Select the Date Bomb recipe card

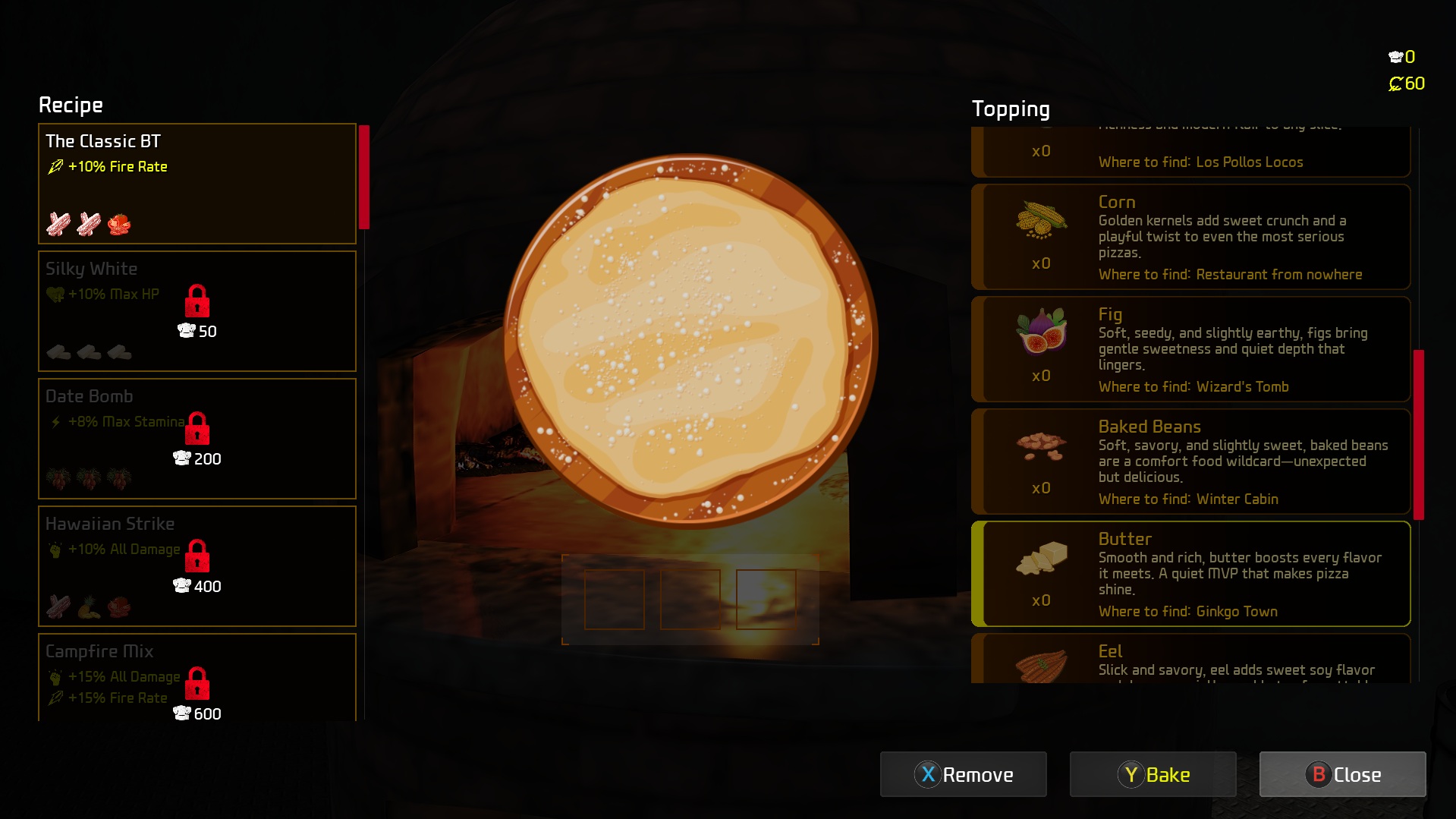[197, 438]
